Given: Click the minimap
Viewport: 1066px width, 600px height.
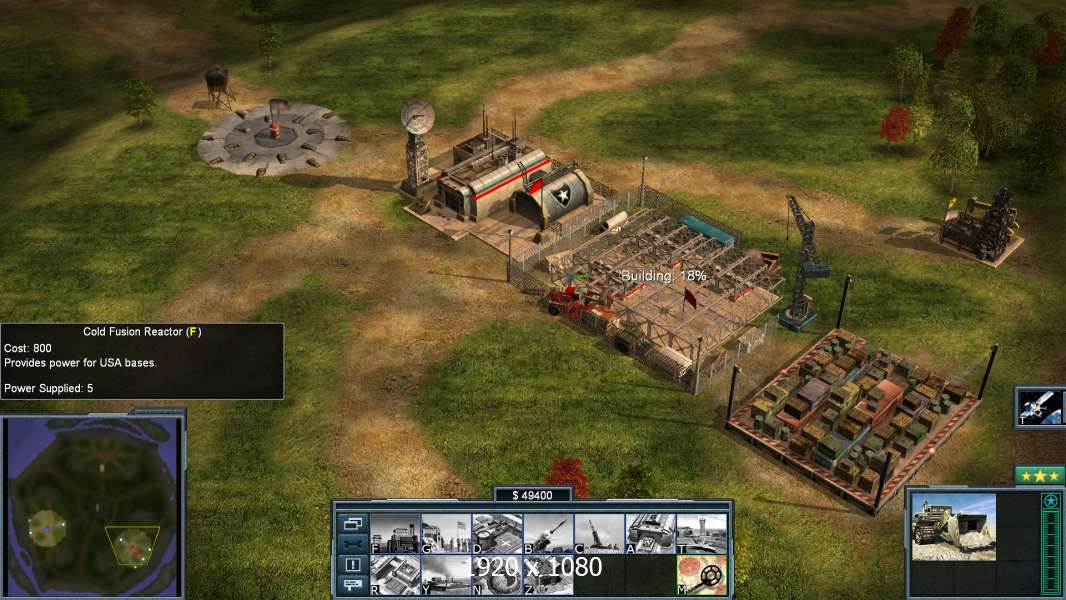Looking at the screenshot, I should click(93, 507).
